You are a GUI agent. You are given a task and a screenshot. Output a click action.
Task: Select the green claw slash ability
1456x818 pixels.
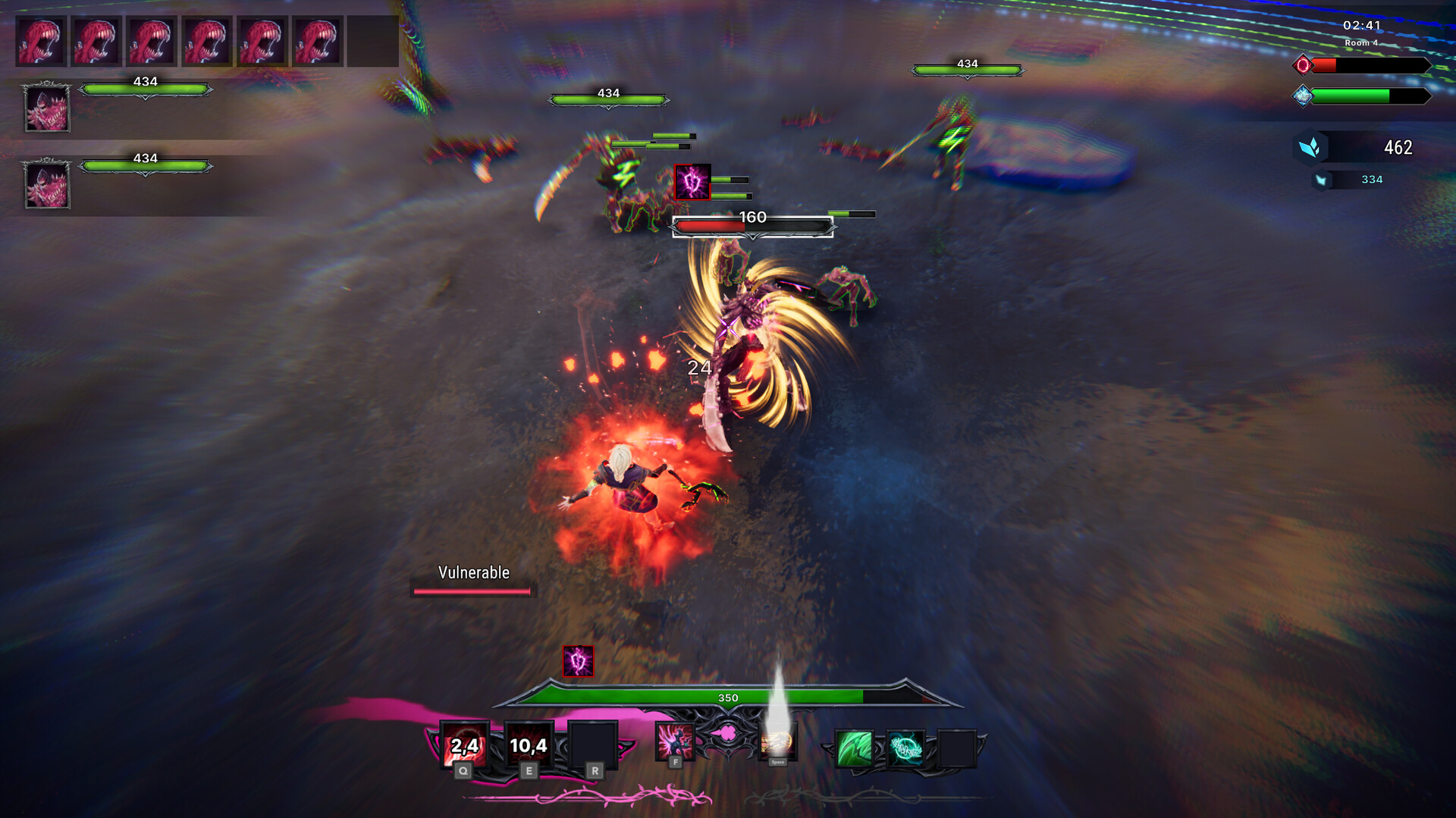coord(854,748)
